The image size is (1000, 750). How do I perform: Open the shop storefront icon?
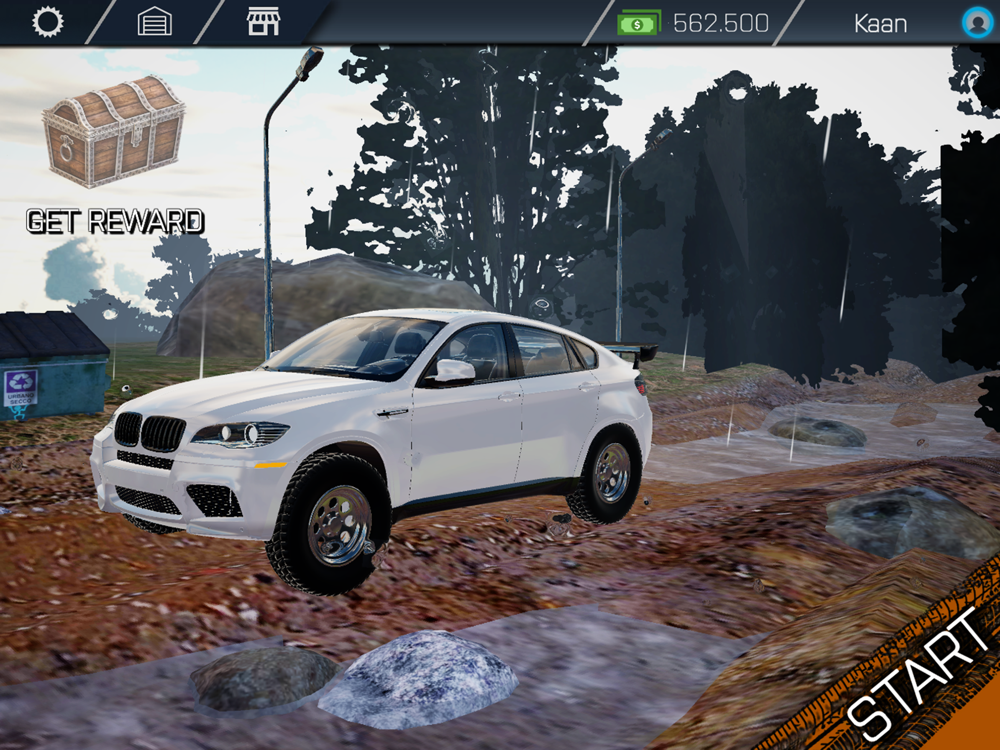pyautogui.click(x=263, y=22)
